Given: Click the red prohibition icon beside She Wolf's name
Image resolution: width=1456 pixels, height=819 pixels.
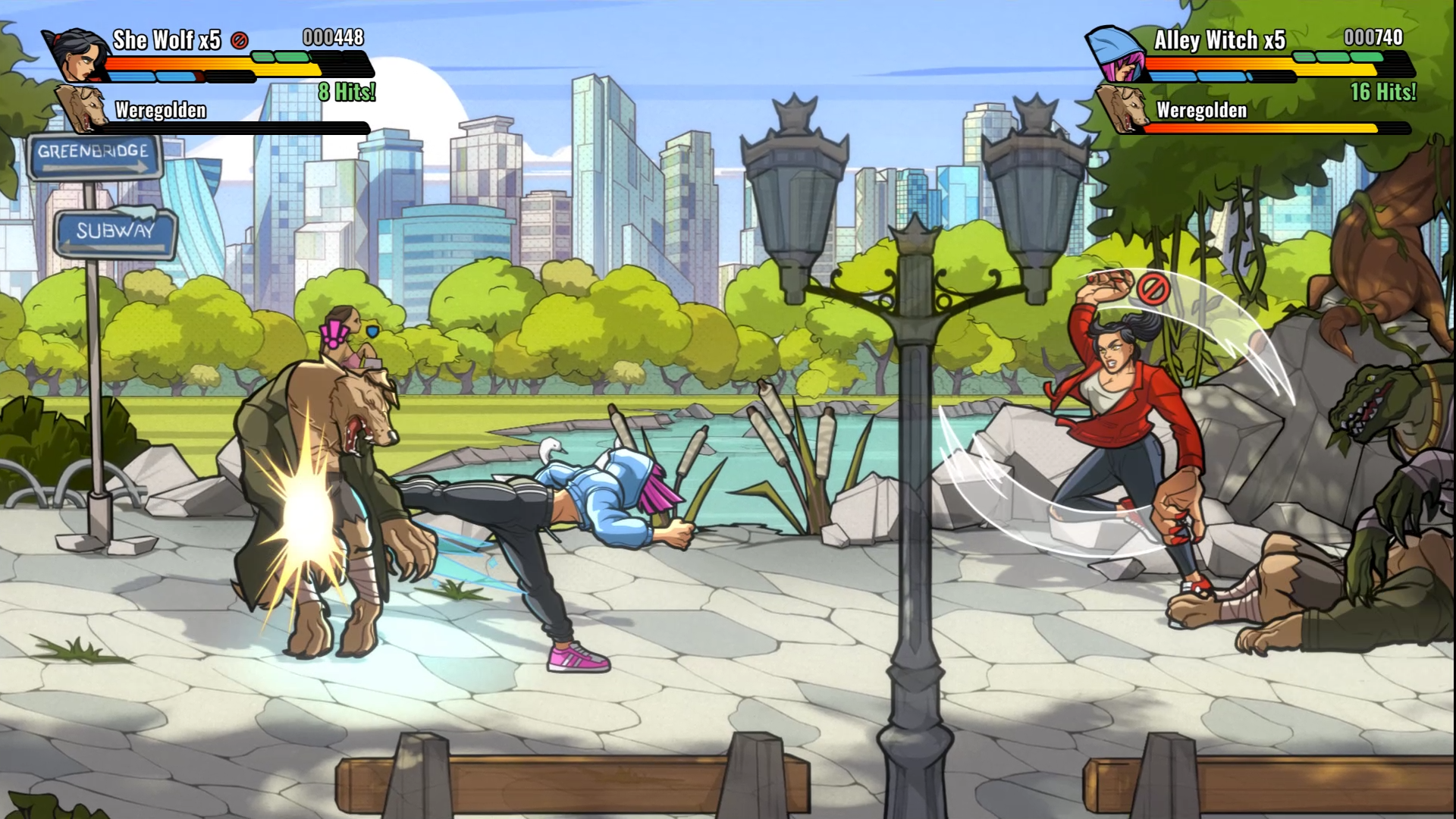Looking at the screenshot, I should tap(240, 40).
